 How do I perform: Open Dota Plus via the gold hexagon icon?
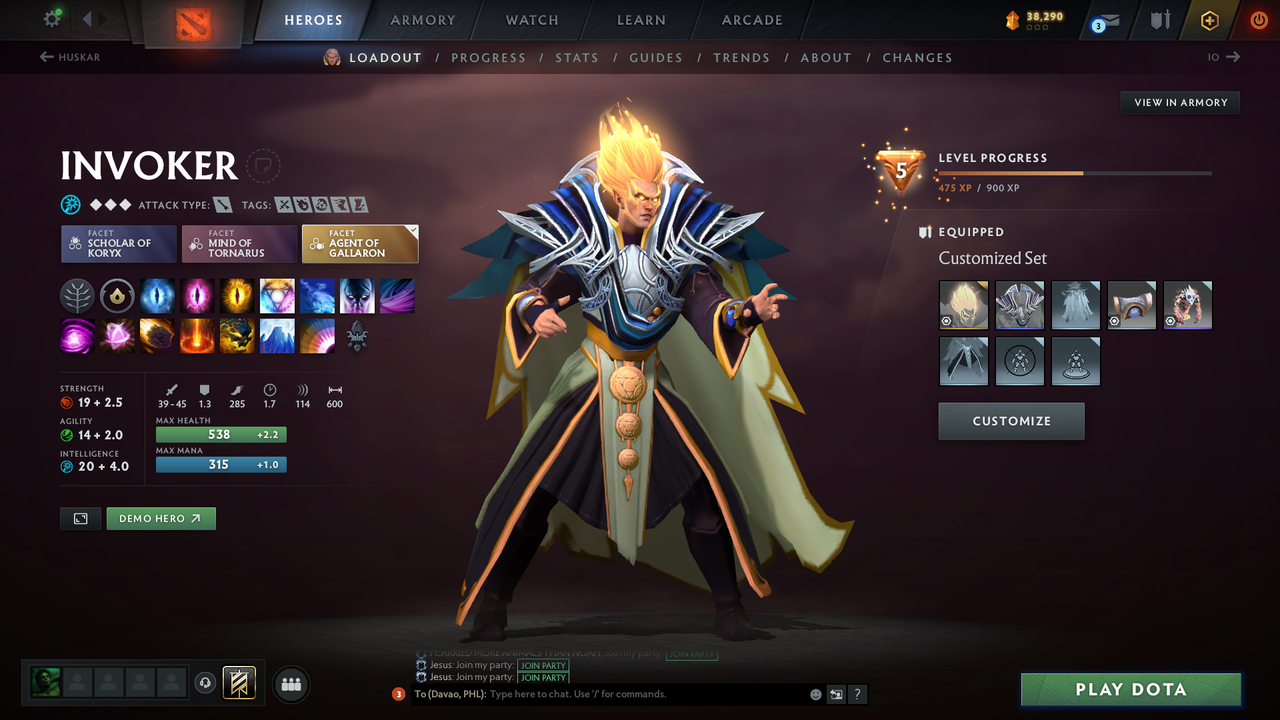pos(1208,19)
